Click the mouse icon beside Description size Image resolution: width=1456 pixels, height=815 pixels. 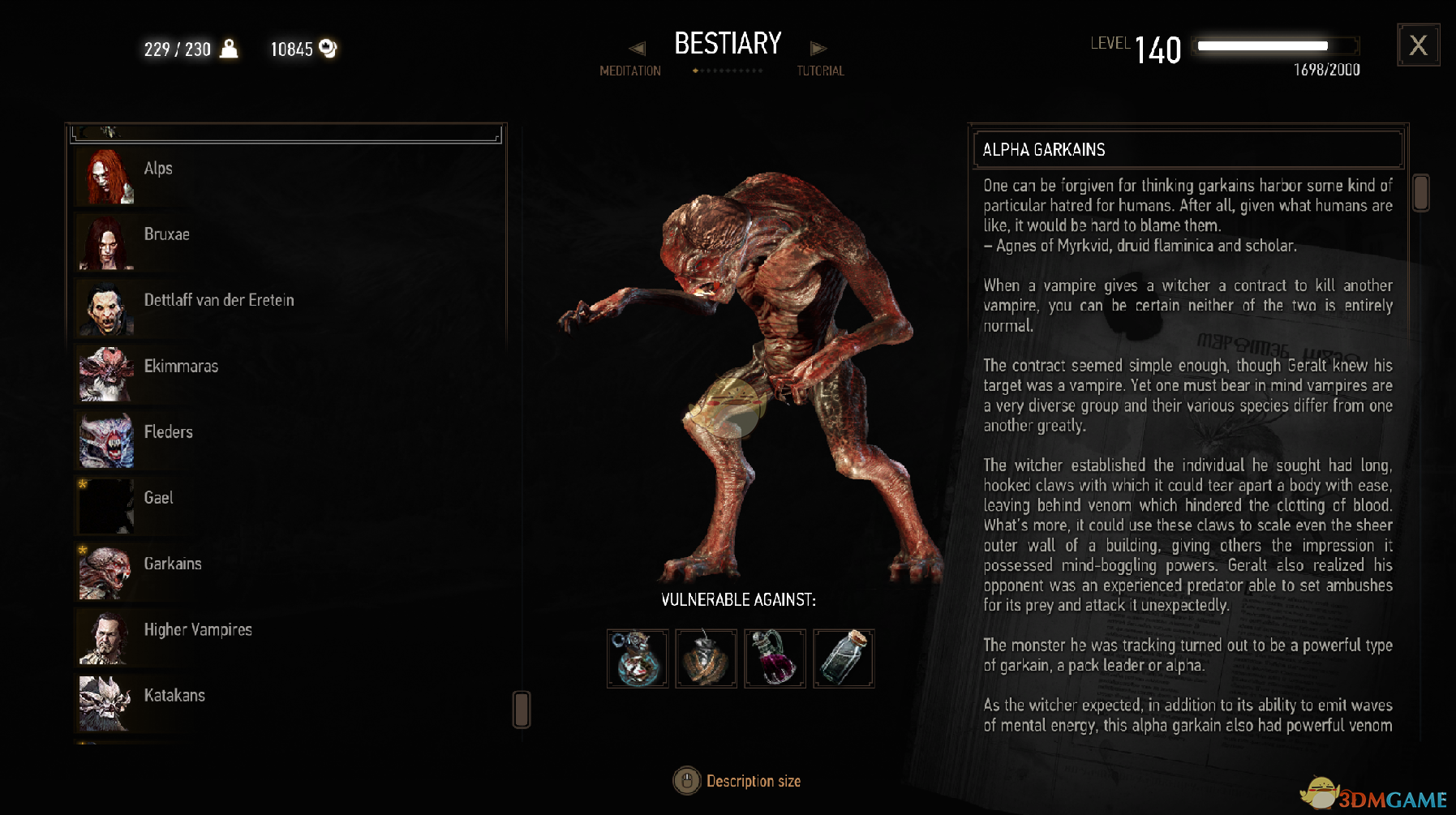pyautogui.click(x=685, y=781)
